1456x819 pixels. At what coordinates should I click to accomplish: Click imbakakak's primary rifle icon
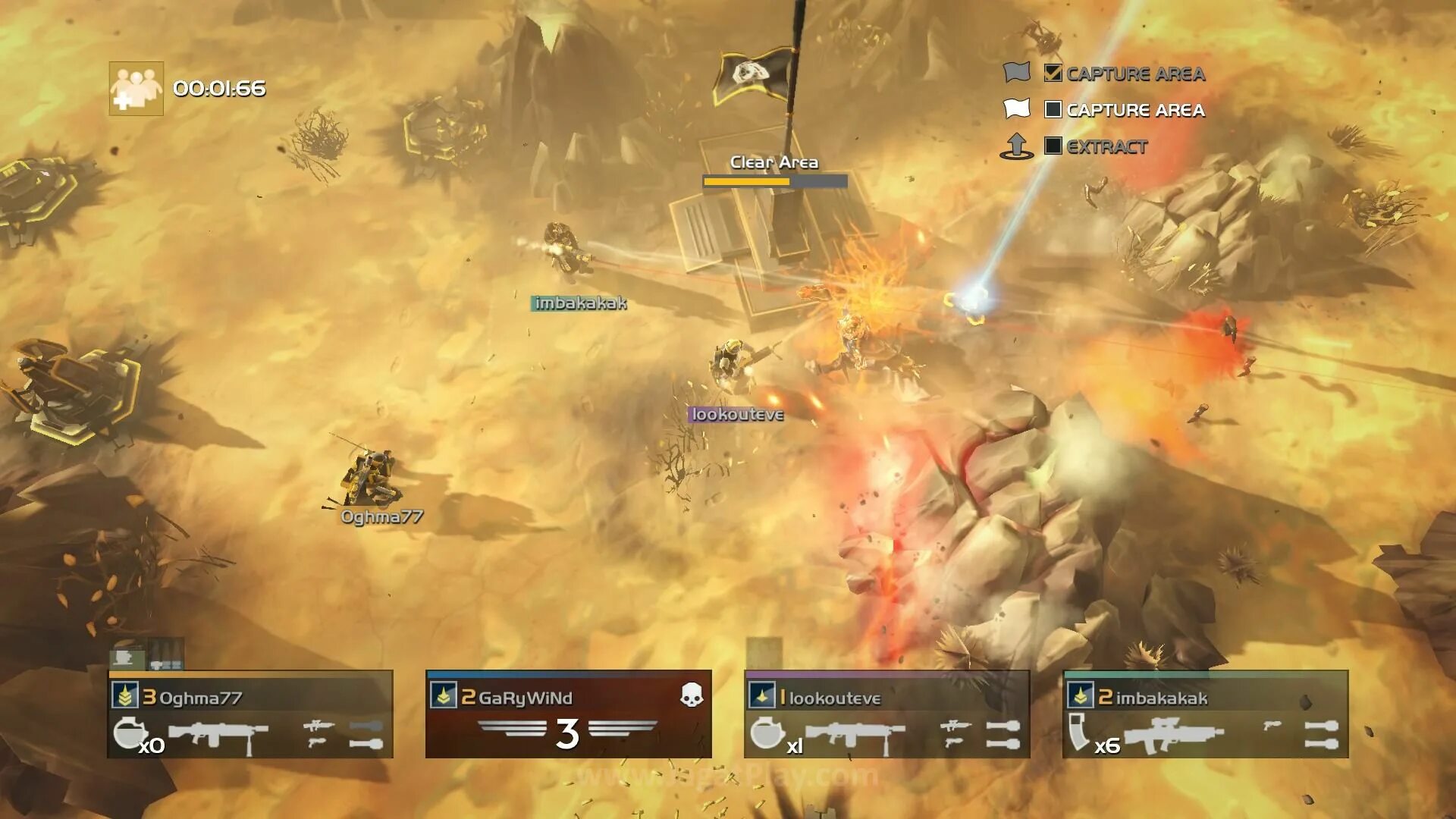coord(1173,734)
